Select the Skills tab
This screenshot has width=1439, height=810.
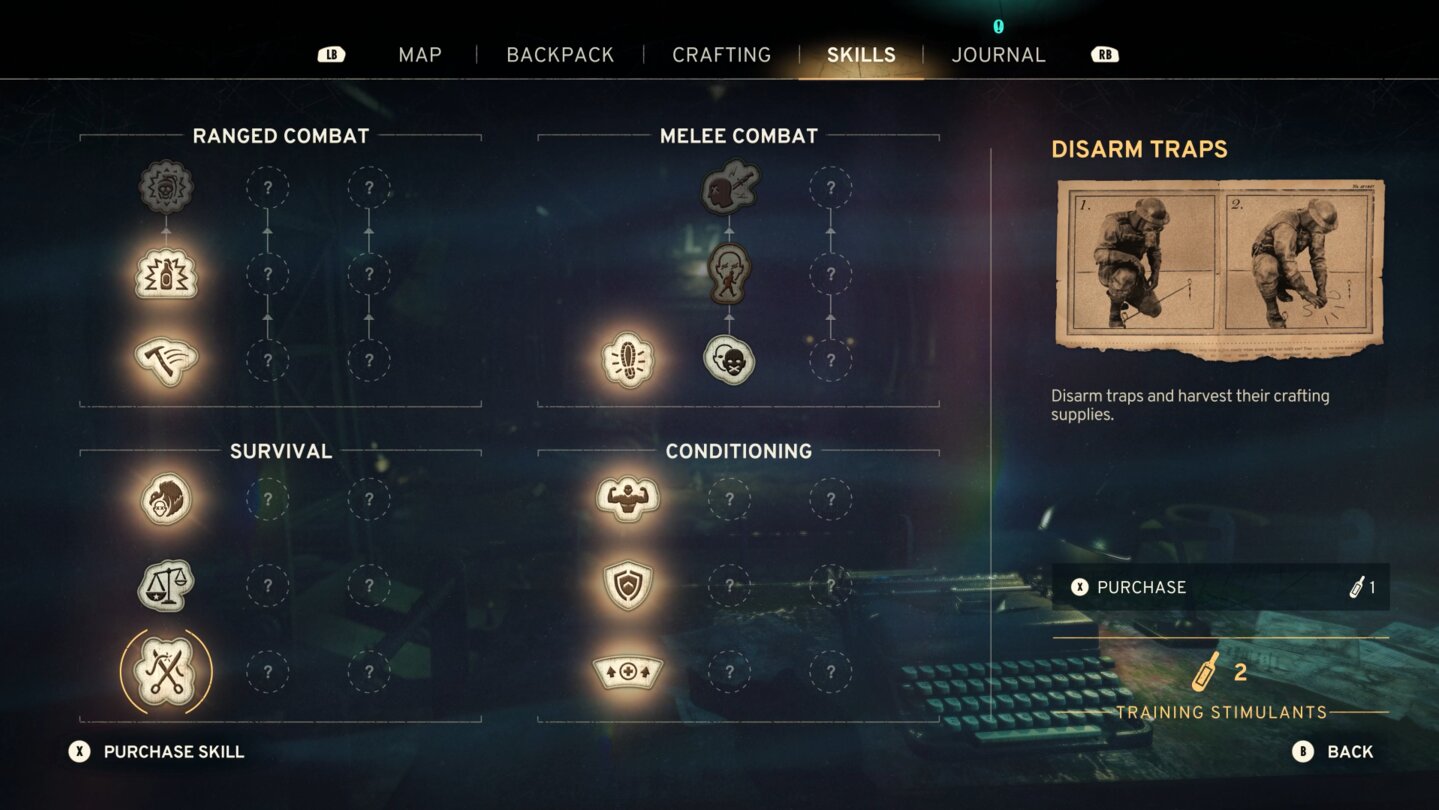click(861, 55)
